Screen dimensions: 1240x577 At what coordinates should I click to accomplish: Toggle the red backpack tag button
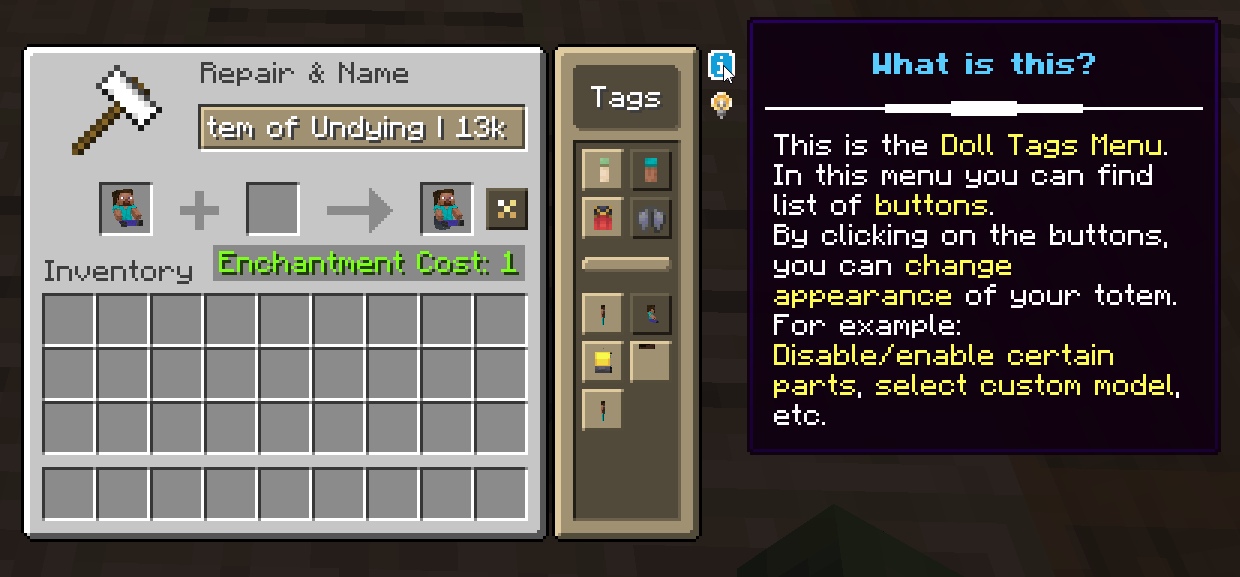point(602,218)
